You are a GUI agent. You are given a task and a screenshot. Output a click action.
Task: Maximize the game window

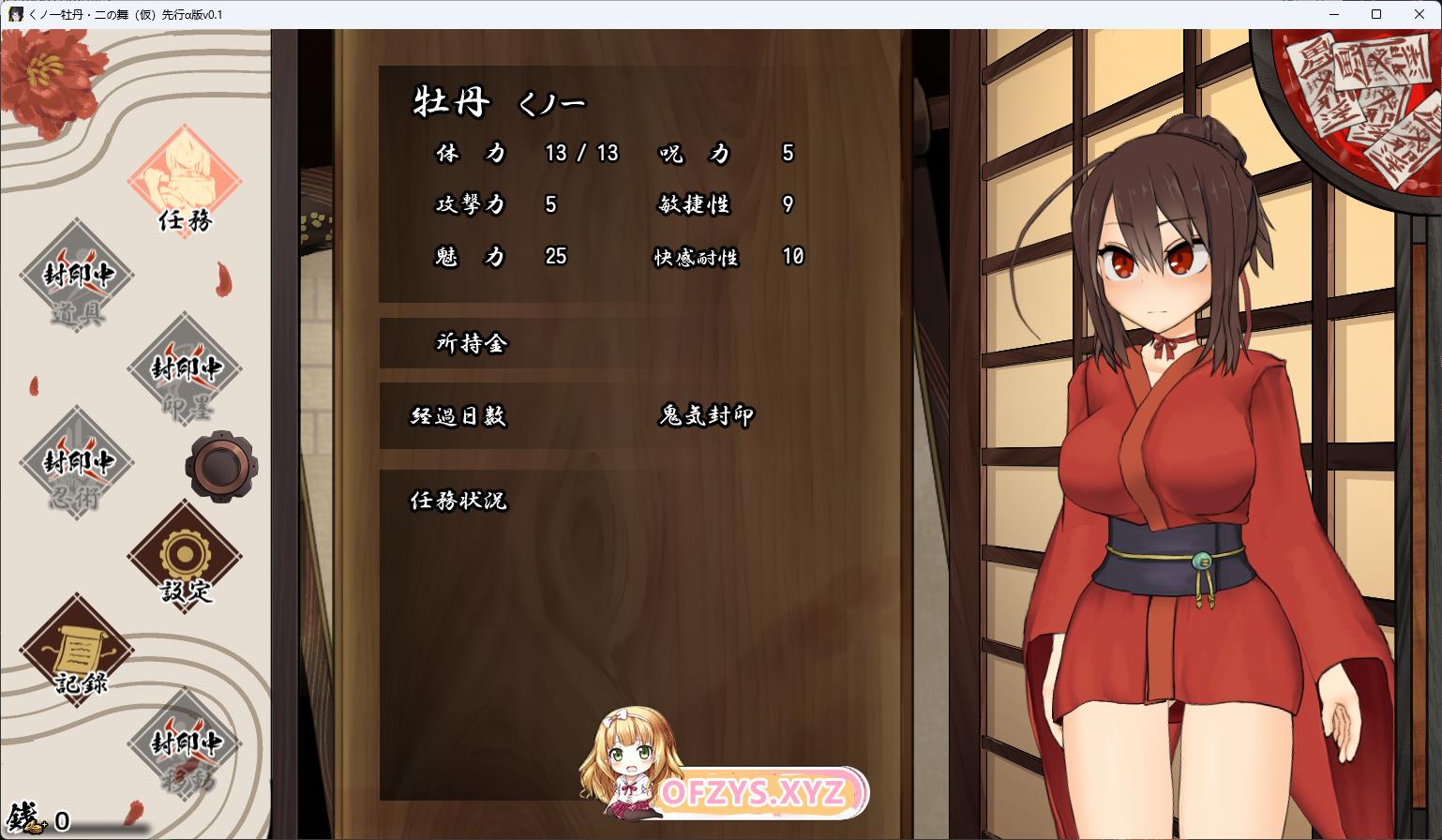coord(1376,14)
